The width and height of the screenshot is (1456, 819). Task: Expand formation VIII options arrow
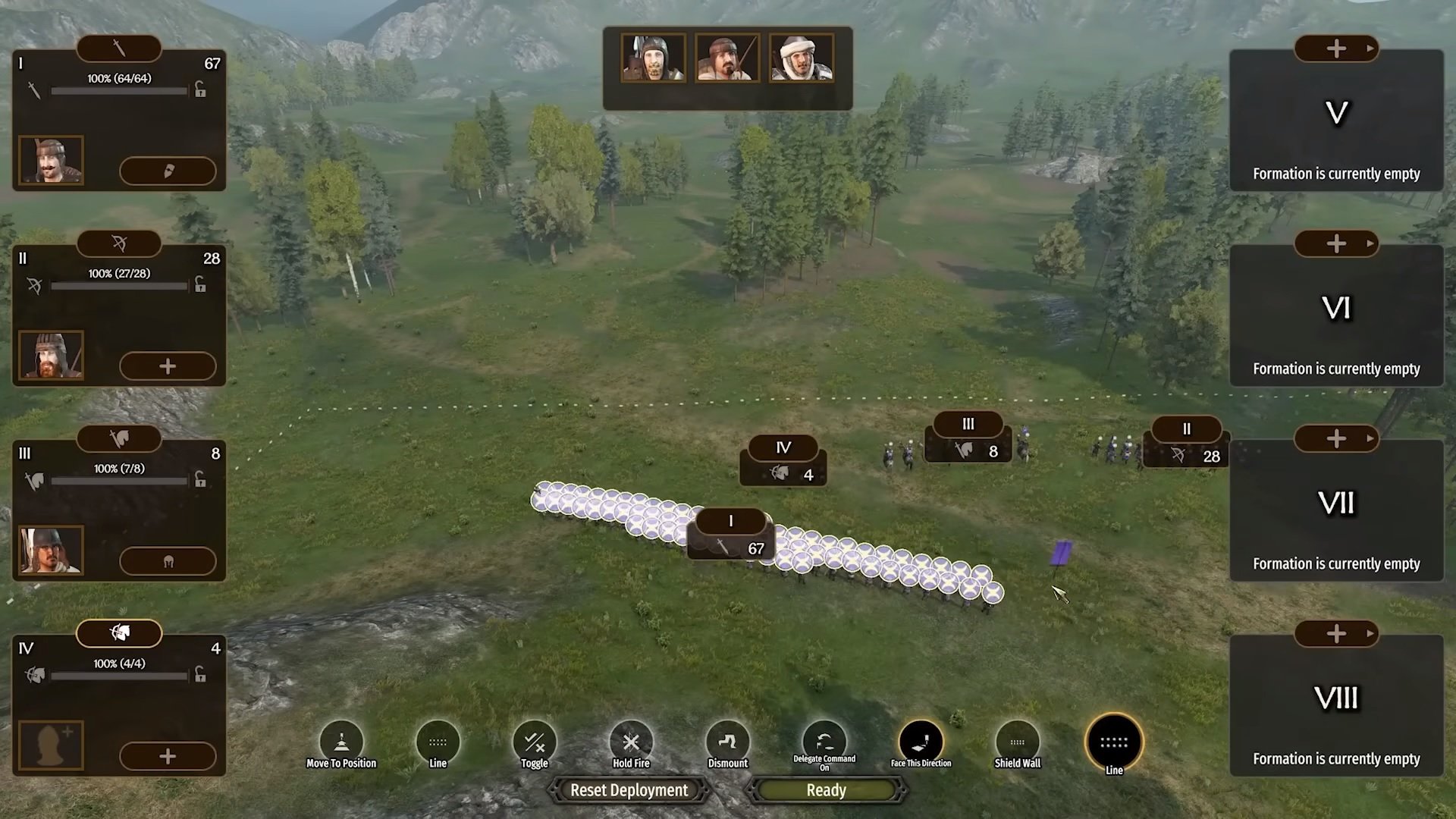(x=1370, y=633)
